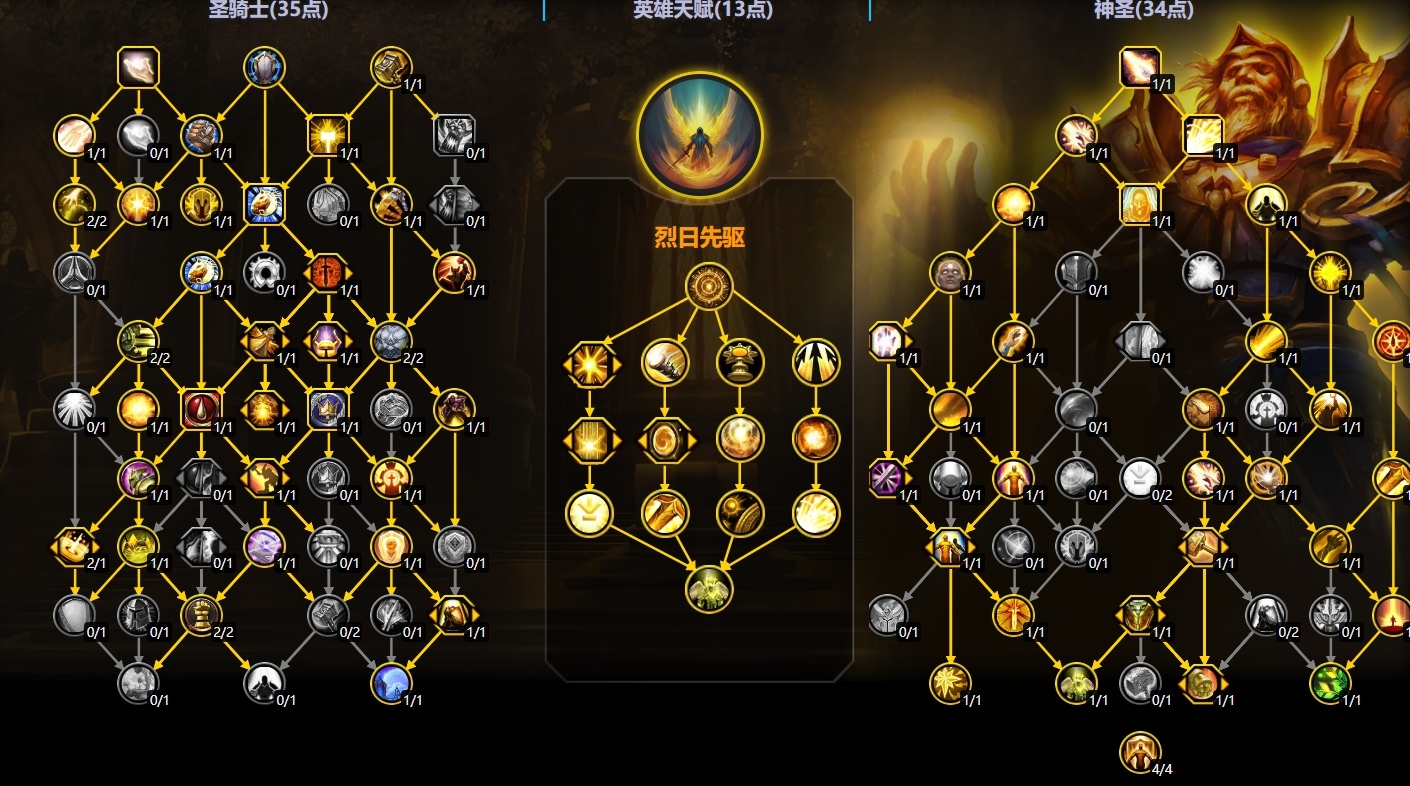Image resolution: width=1410 pixels, height=786 pixels.
Task: Choose the bald face portrait talent
Action: point(951,272)
